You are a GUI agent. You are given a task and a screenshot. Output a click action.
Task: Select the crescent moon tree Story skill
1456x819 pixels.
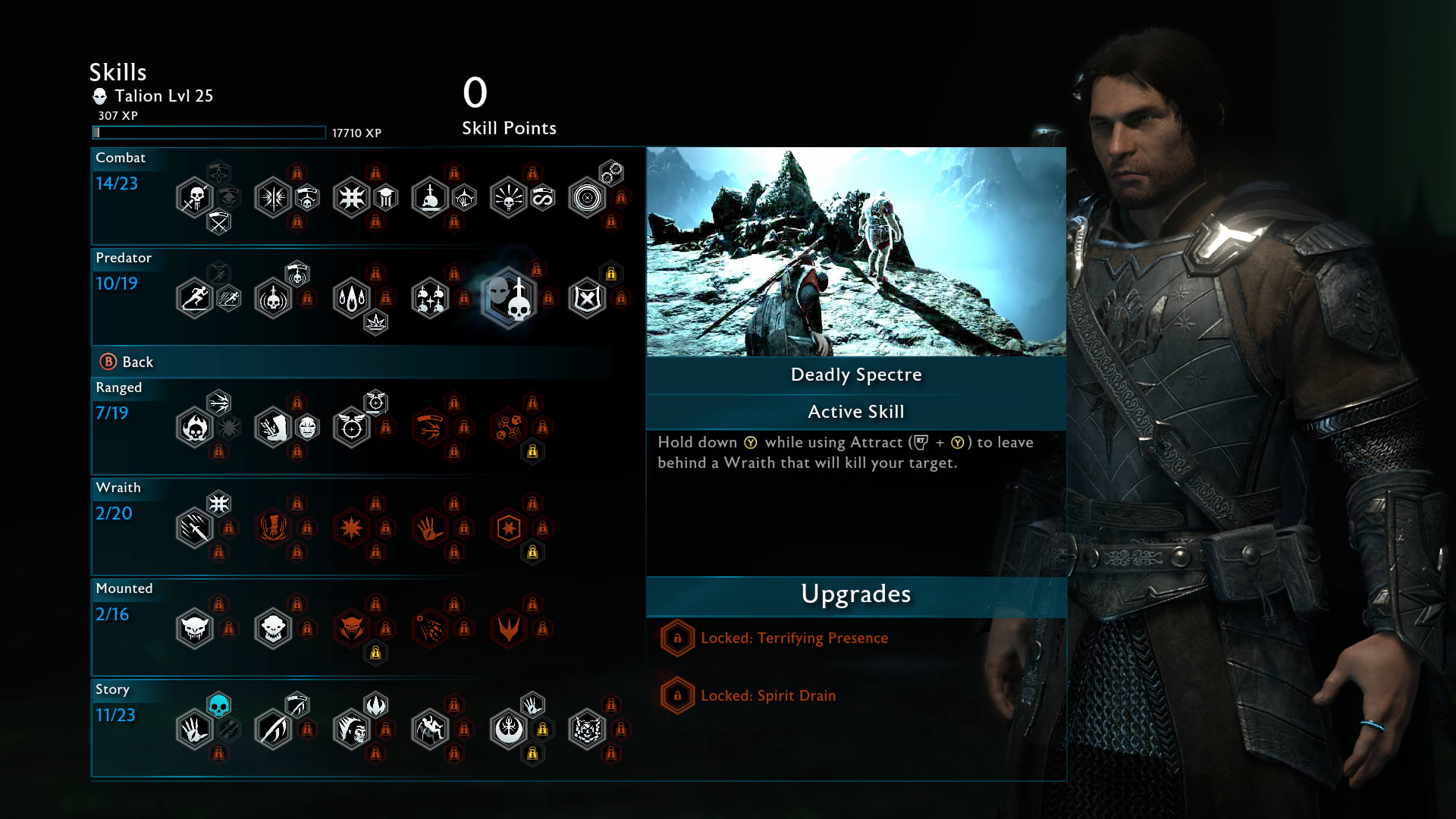[508, 730]
